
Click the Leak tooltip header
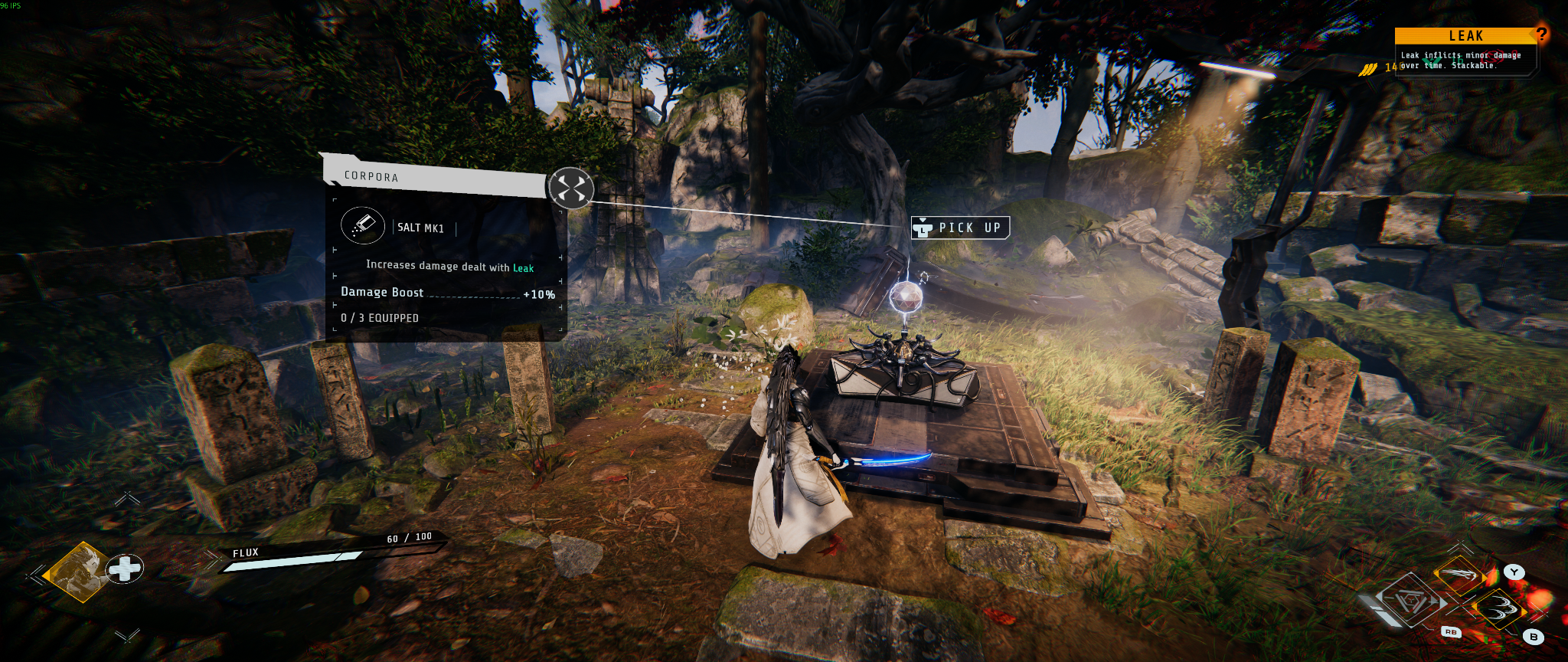click(x=1464, y=36)
